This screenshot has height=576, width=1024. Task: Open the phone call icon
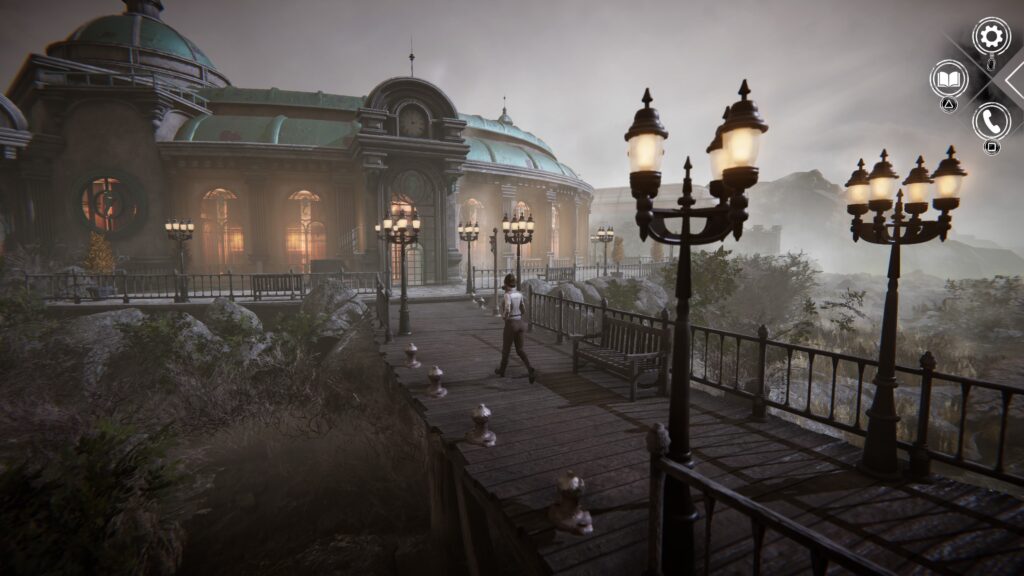991,121
